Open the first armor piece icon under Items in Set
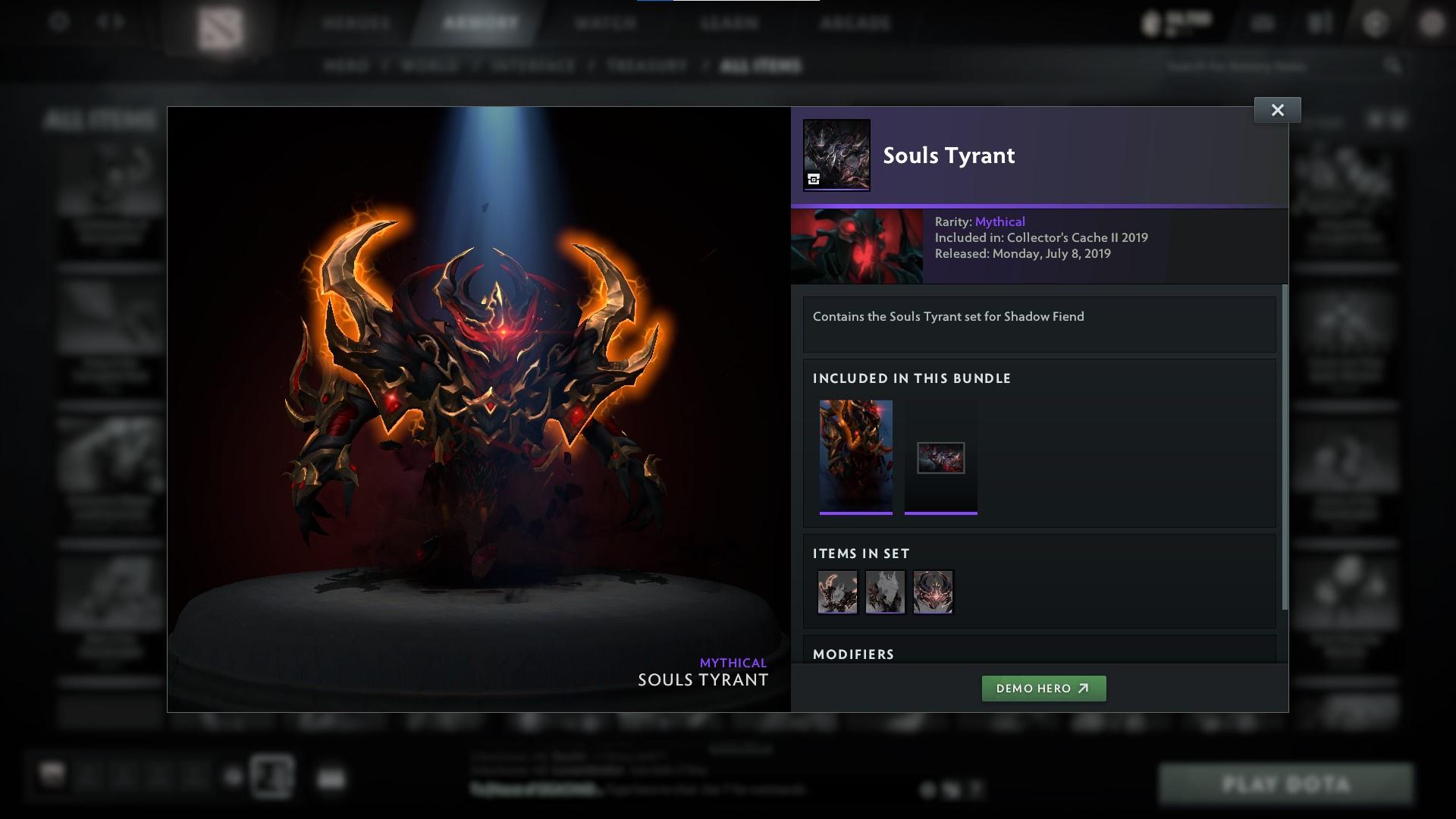The width and height of the screenshot is (1456, 819). tap(837, 592)
